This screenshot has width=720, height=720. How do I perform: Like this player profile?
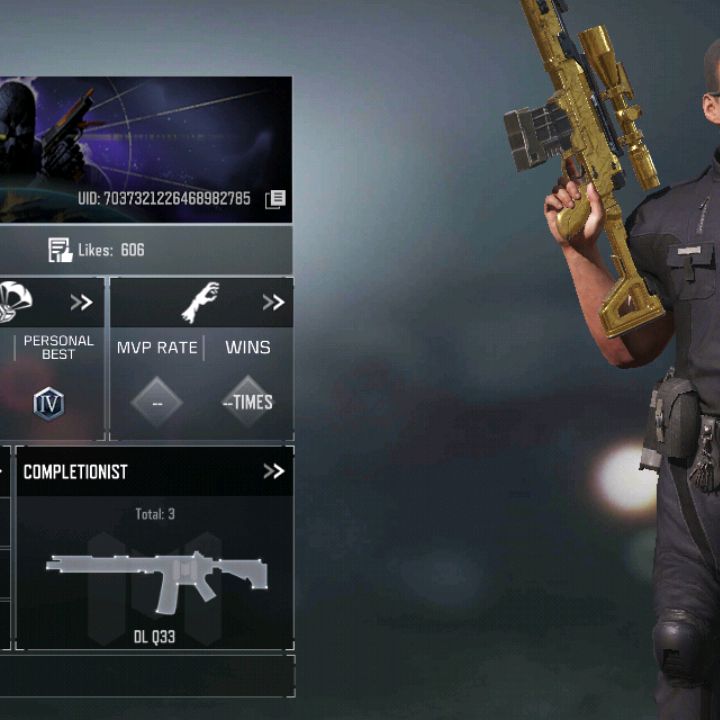pos(61,250)
